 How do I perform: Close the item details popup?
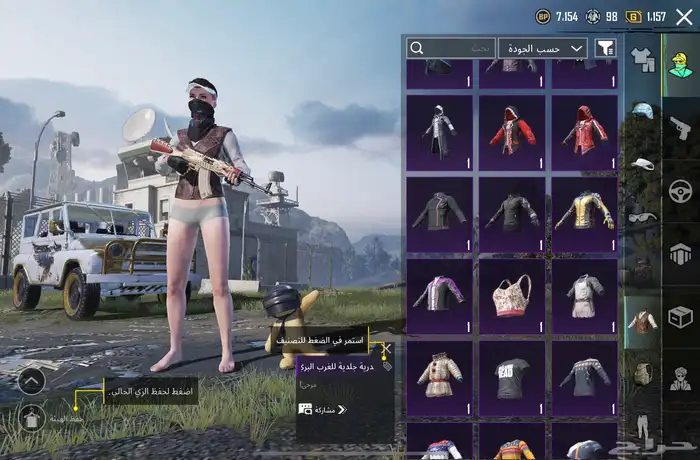click(x=386, y=350)
